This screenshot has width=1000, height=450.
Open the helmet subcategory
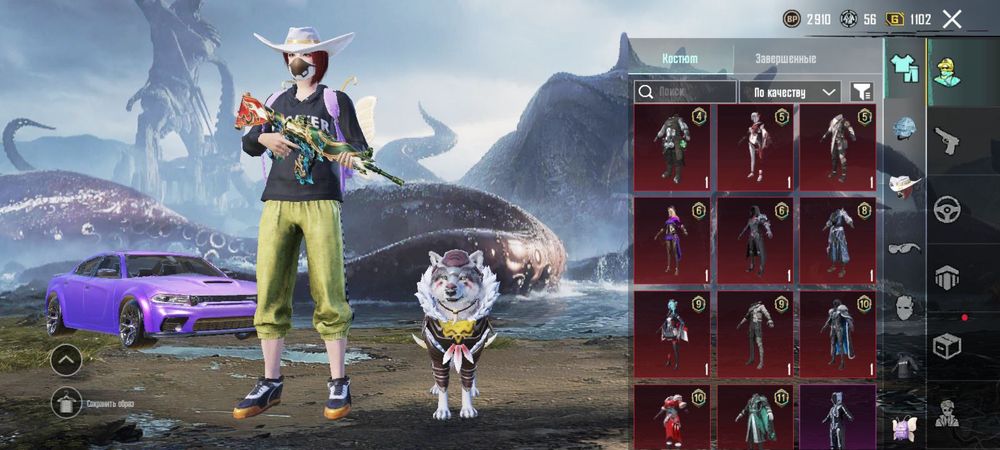coord(905,128)
